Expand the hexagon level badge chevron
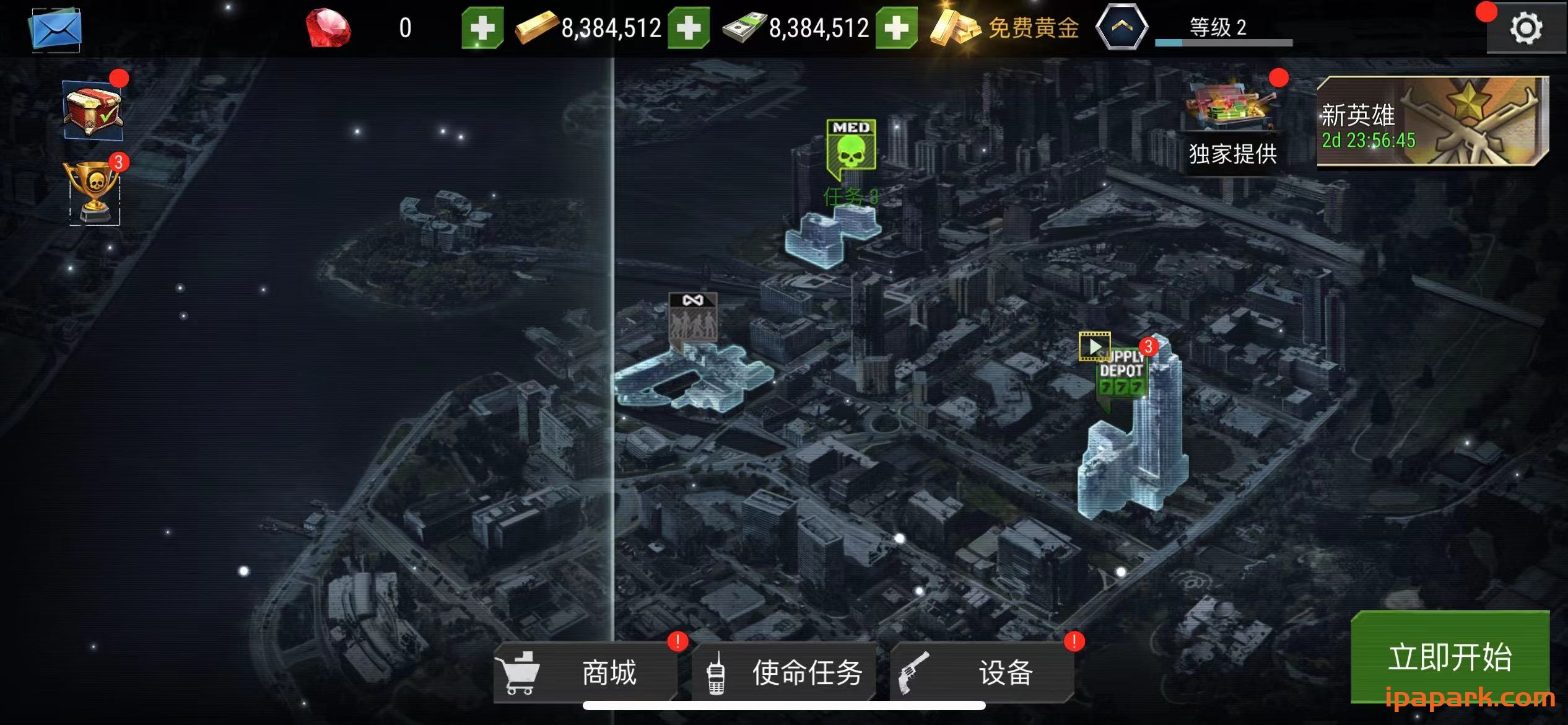This screenshot has width=1568, height=725. 1123,27
